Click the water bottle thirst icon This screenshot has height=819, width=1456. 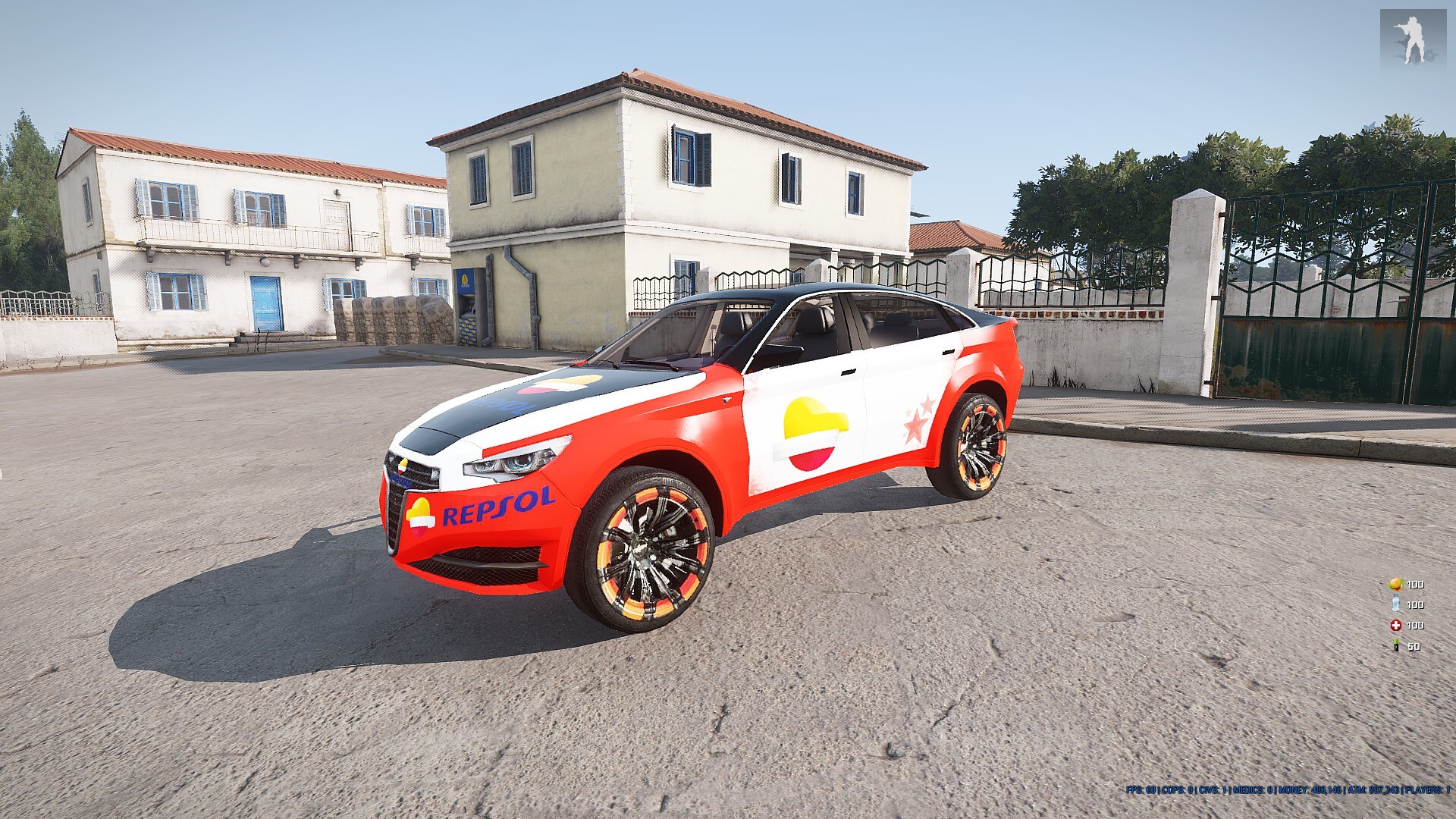(x=1395, y=604)
